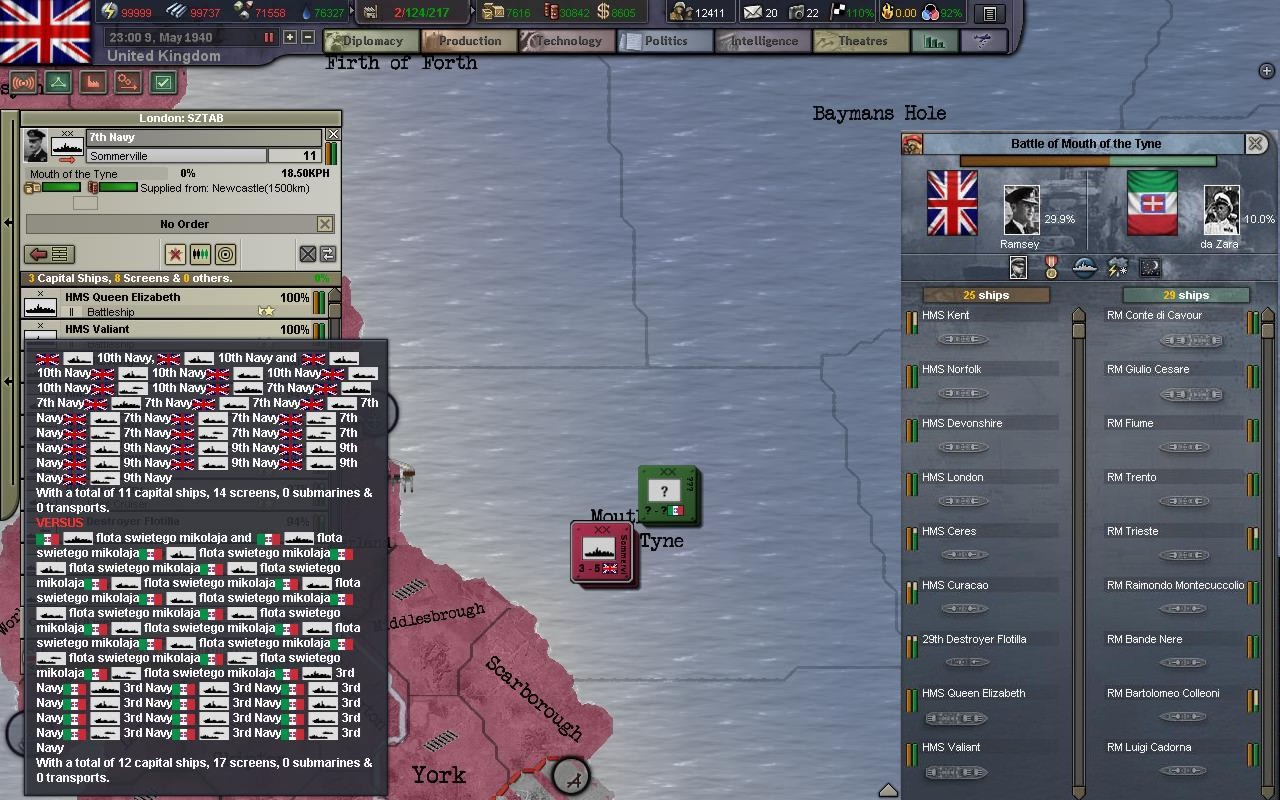Open the statistics bar chart tab
The height and width of the screenshot is (800, 1280).
(x=934, y=41)
